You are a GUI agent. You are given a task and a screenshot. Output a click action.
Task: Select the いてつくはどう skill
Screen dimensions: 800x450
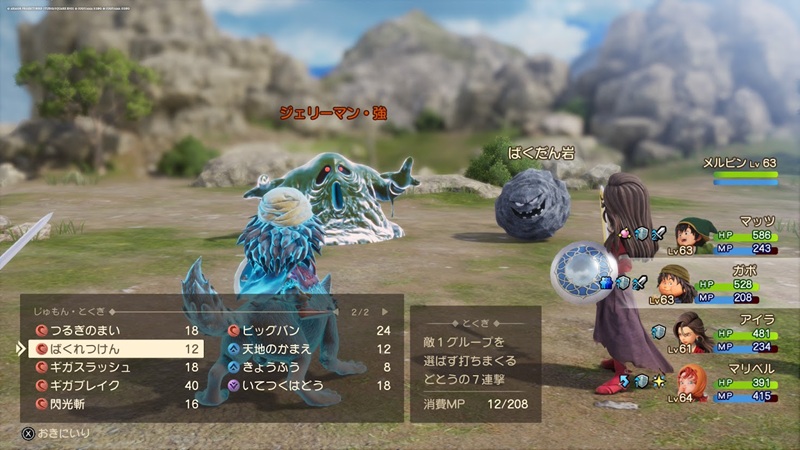click(283, 385)
